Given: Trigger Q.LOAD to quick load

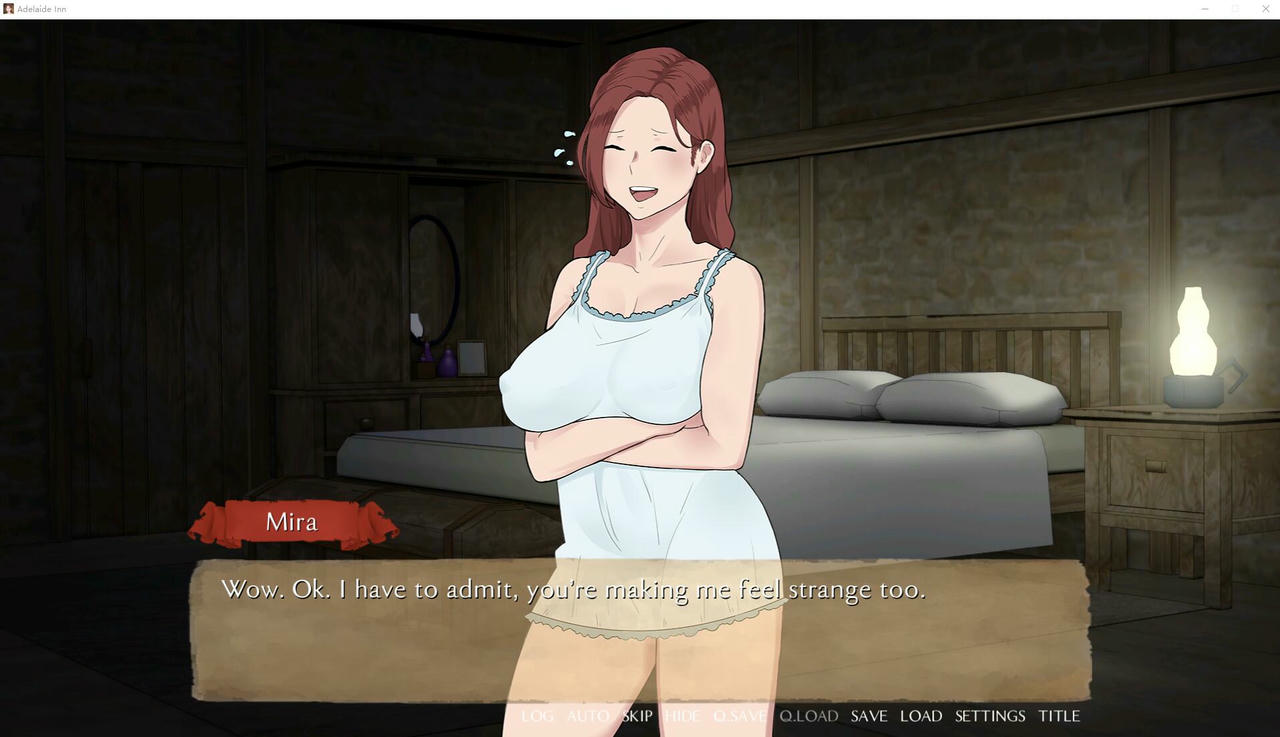Looking at the screenshot, I should click(808, 716).
